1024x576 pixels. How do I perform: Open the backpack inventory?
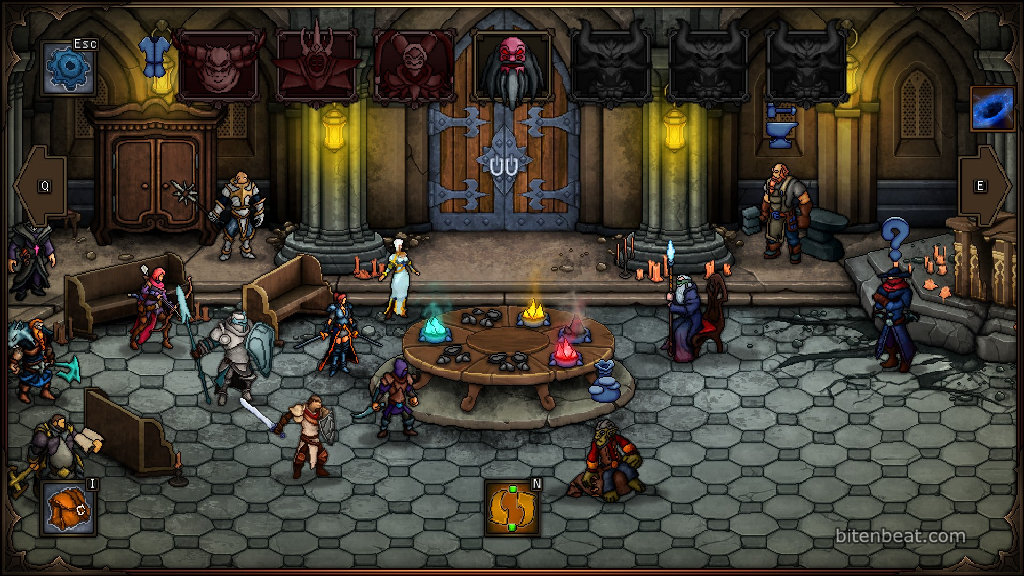click(68, 507)
